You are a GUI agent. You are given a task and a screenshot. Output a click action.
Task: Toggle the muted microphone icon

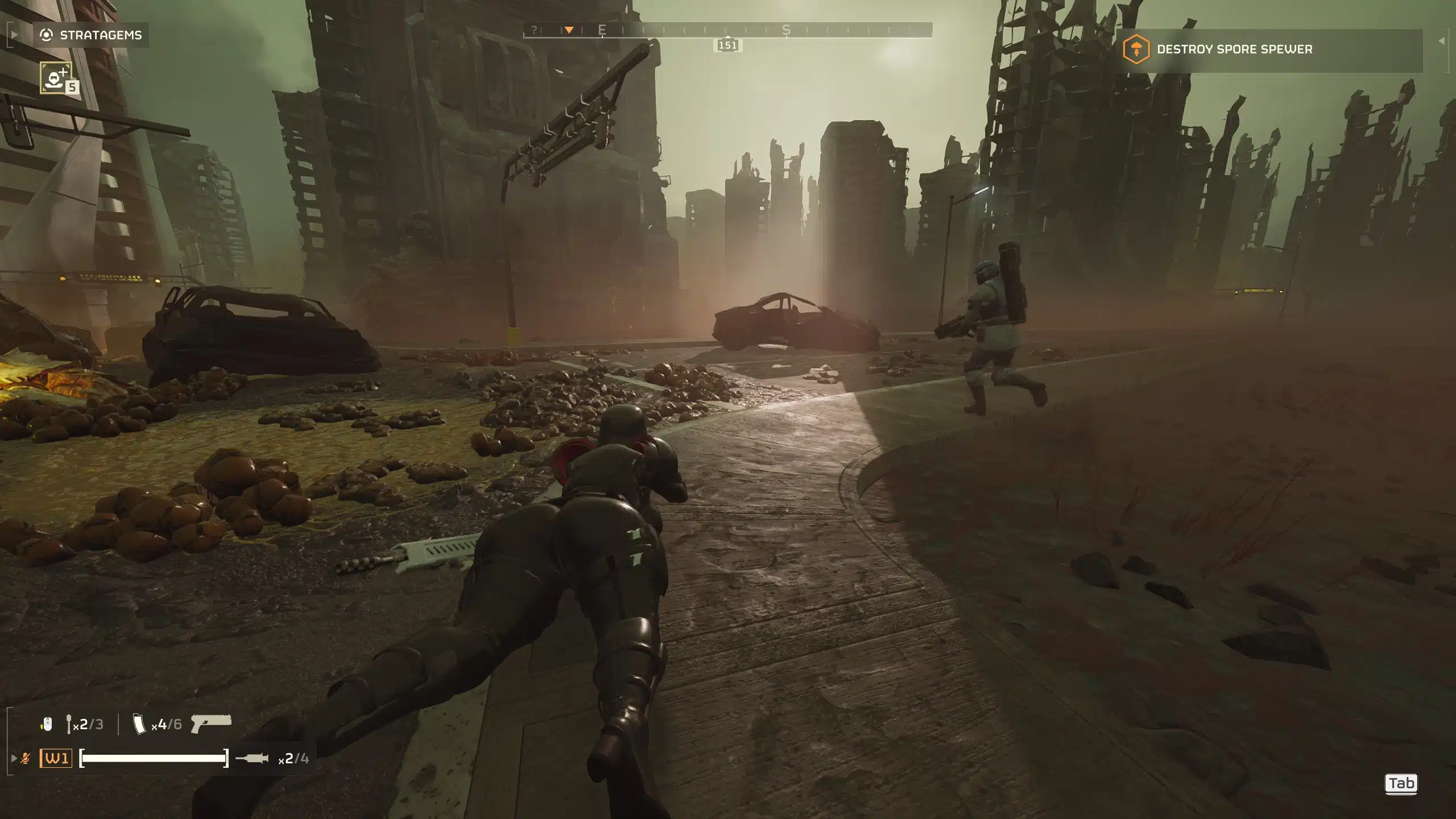coord(26,758)
